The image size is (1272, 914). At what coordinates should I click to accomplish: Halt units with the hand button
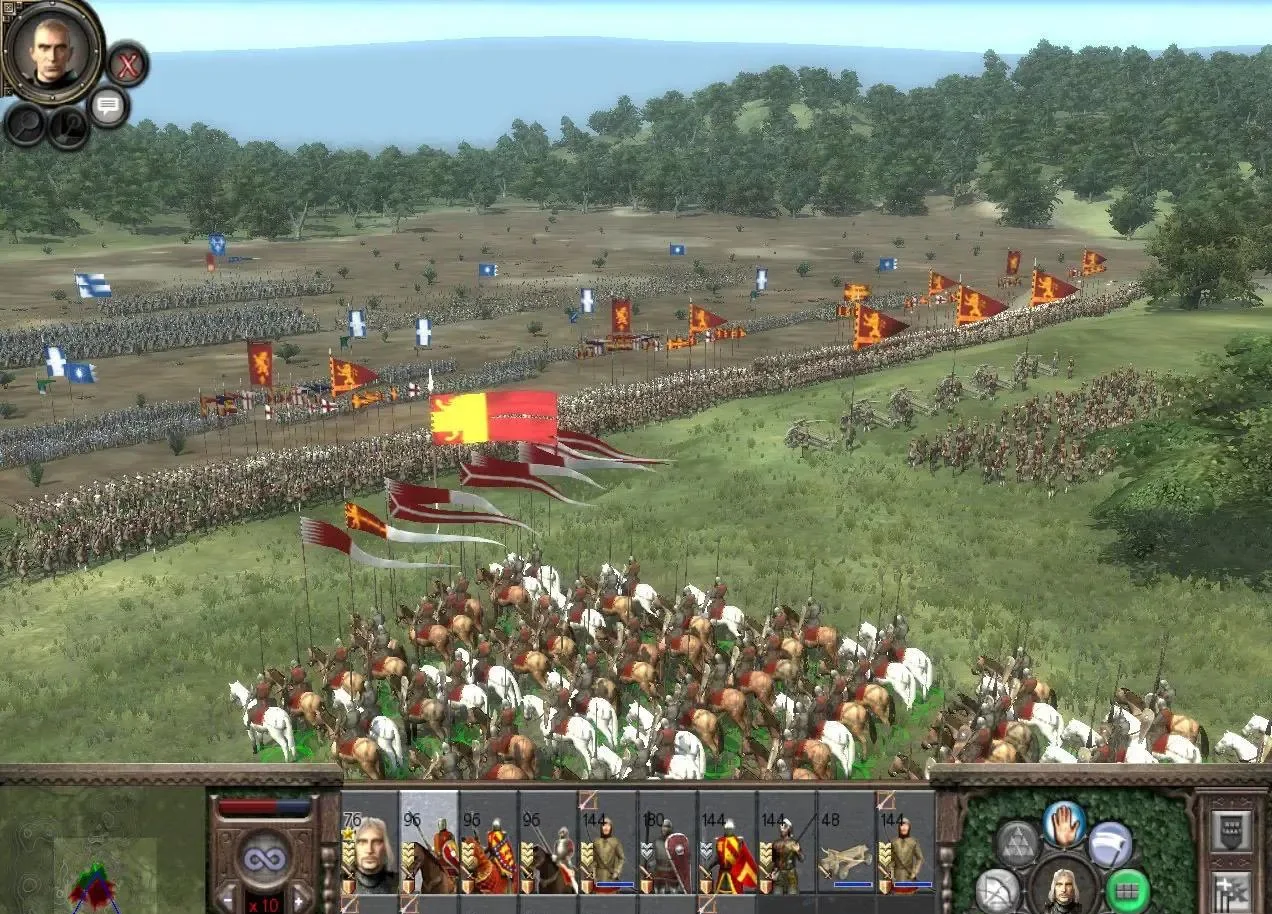click(x=1064, y=824)
